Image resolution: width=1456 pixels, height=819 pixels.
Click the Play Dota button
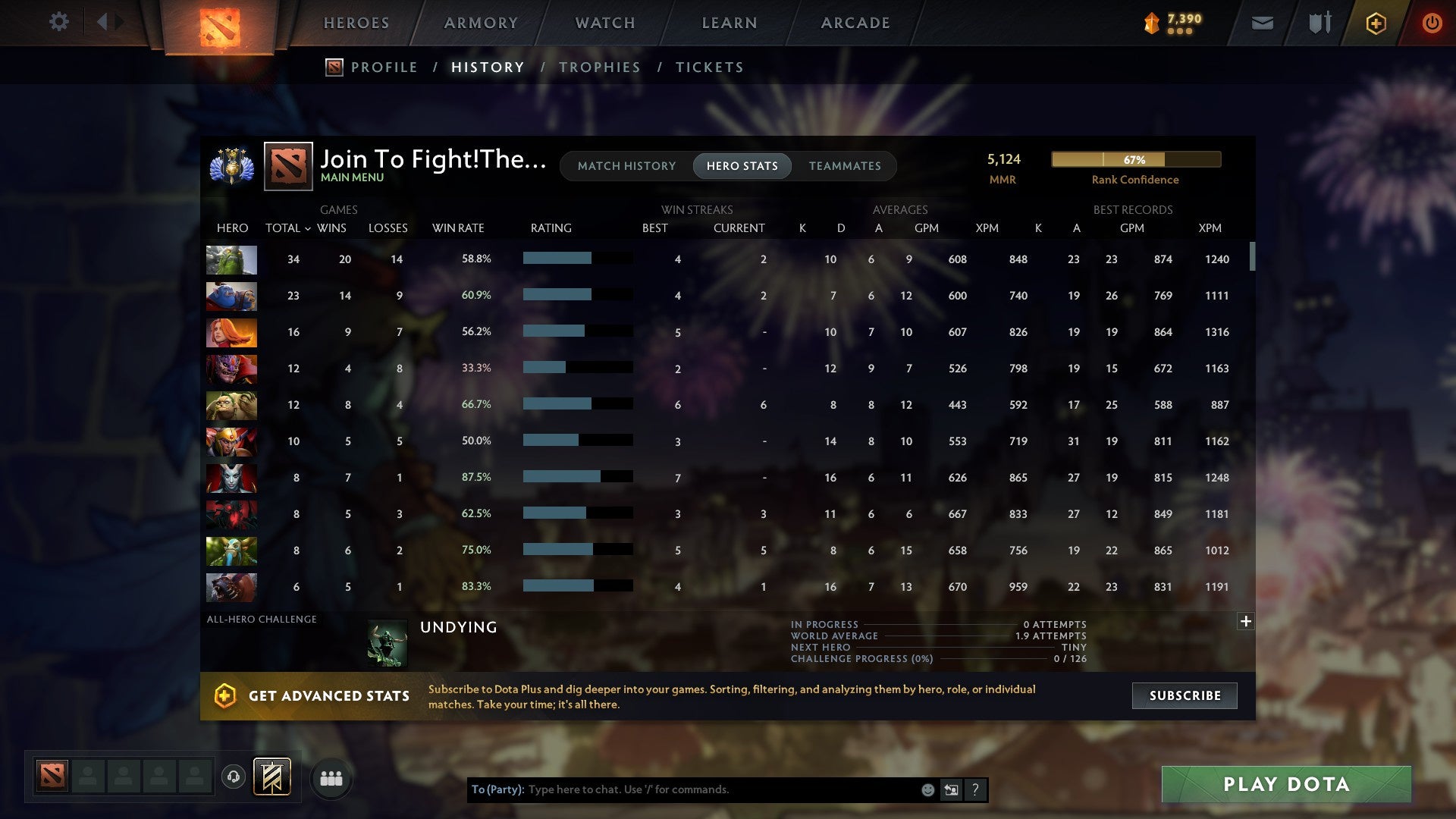tap(1285, 785)
